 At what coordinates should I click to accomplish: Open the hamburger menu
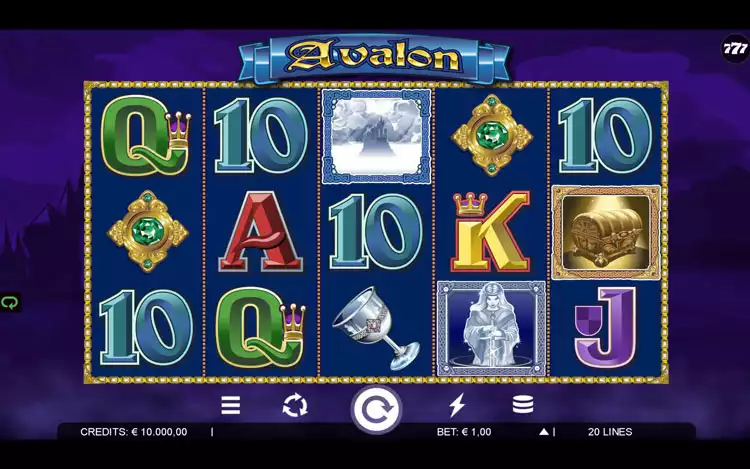(231, 405)
